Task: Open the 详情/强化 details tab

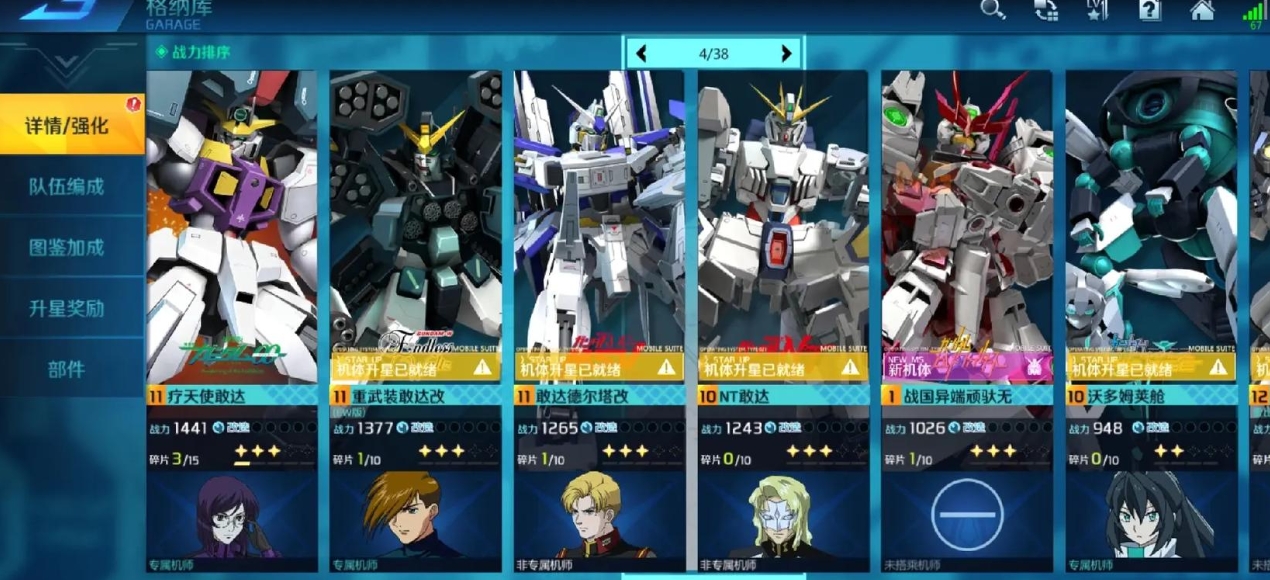Action: click(x=68, y=126)
